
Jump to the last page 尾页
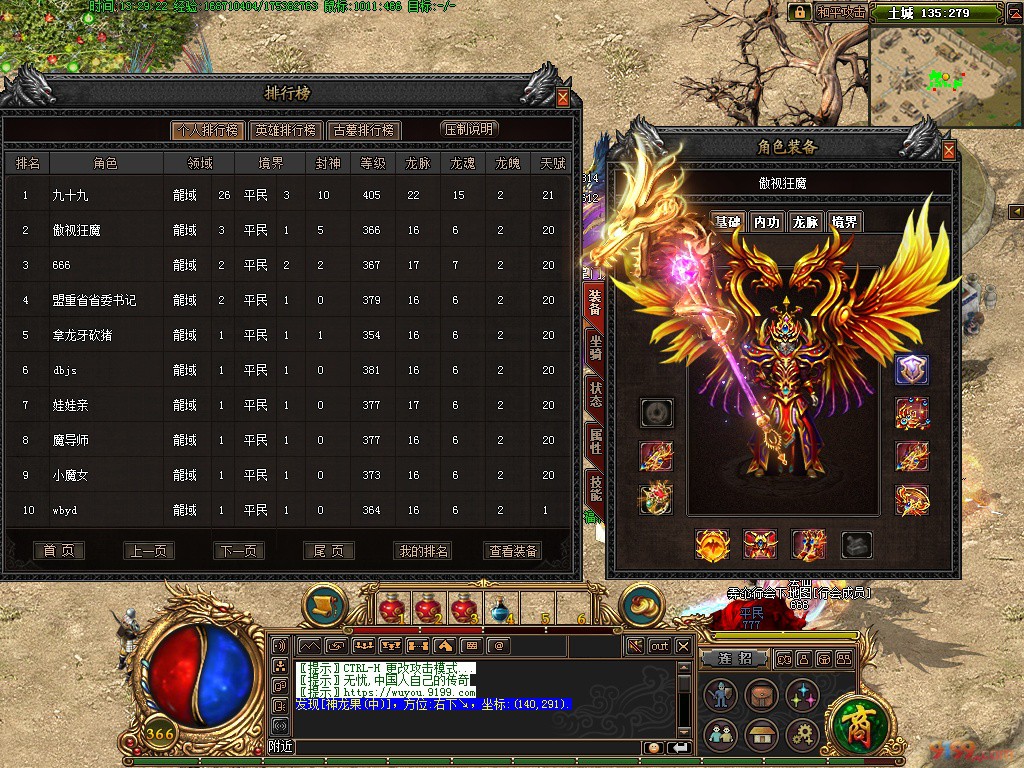coord(328,551)
